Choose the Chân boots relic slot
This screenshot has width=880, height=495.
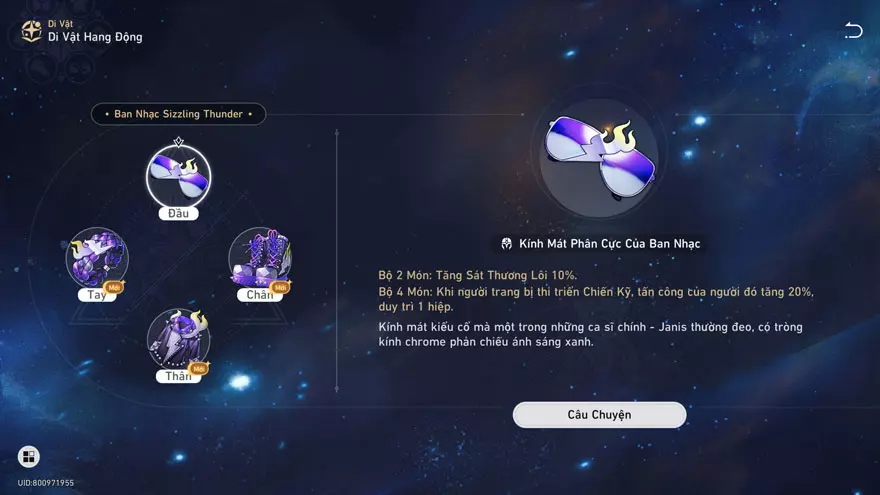point(260,259)
